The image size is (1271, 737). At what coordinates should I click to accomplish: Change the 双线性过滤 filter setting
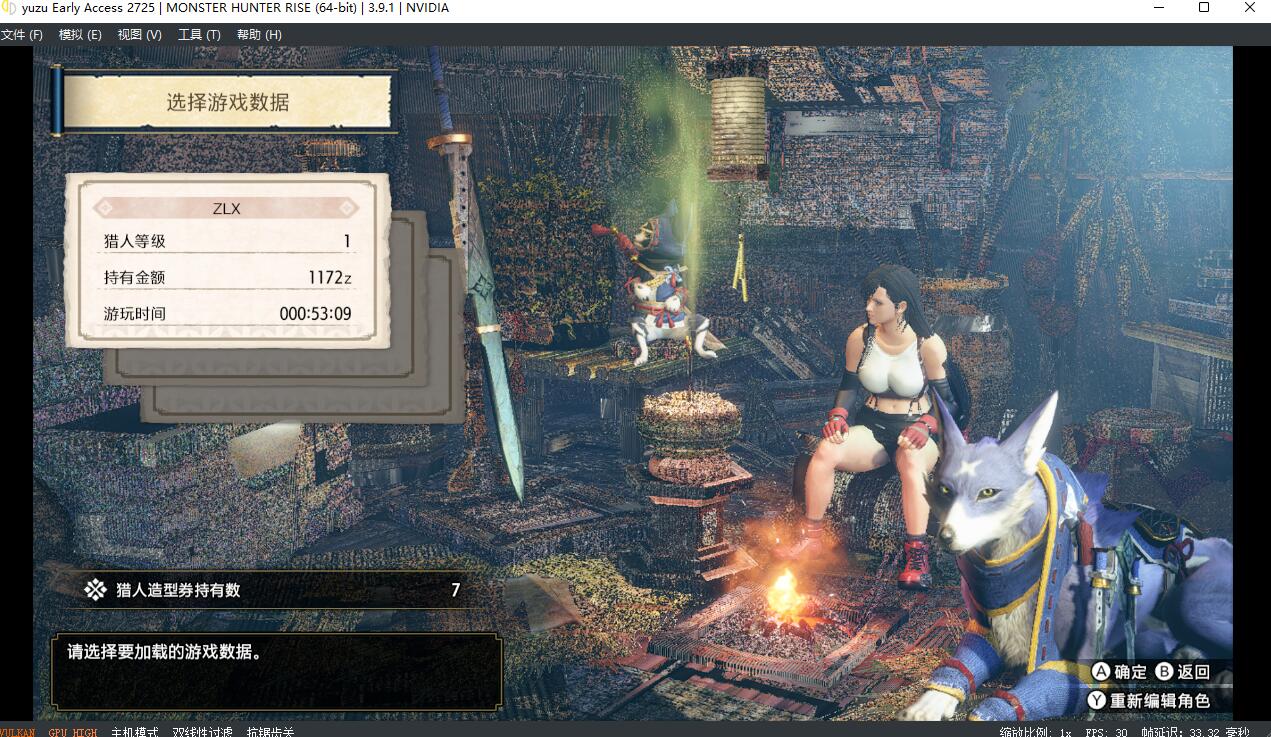point(202,732)
